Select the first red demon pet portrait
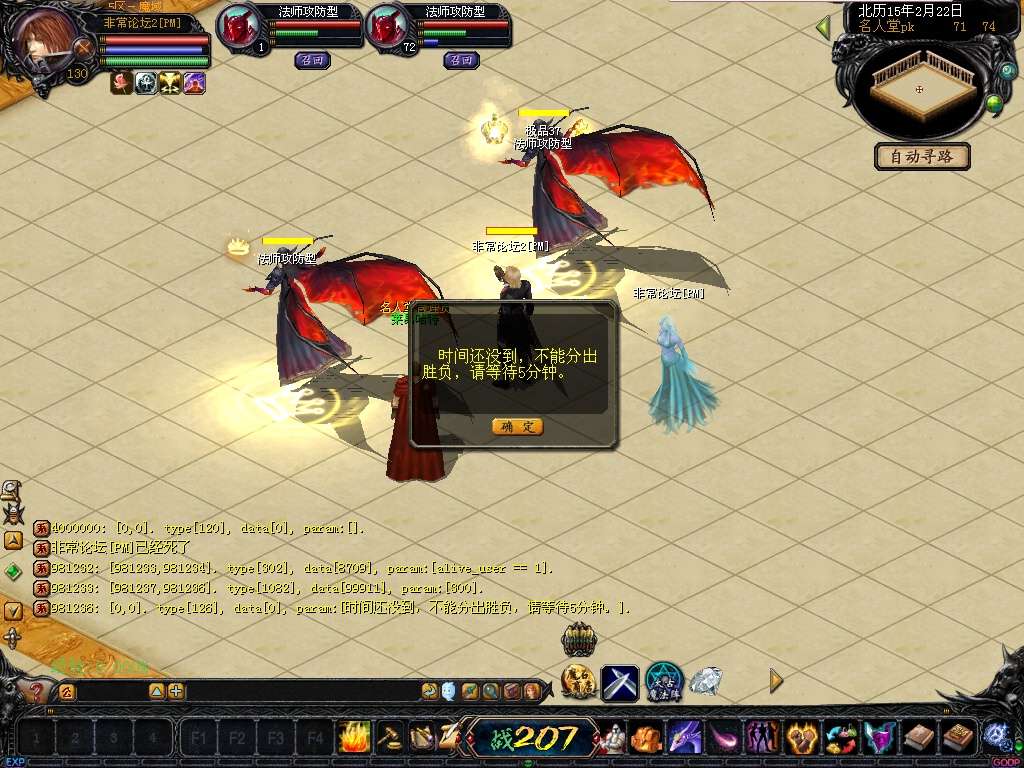This screenshot has width=1024, height=768. tap(238, 27)
